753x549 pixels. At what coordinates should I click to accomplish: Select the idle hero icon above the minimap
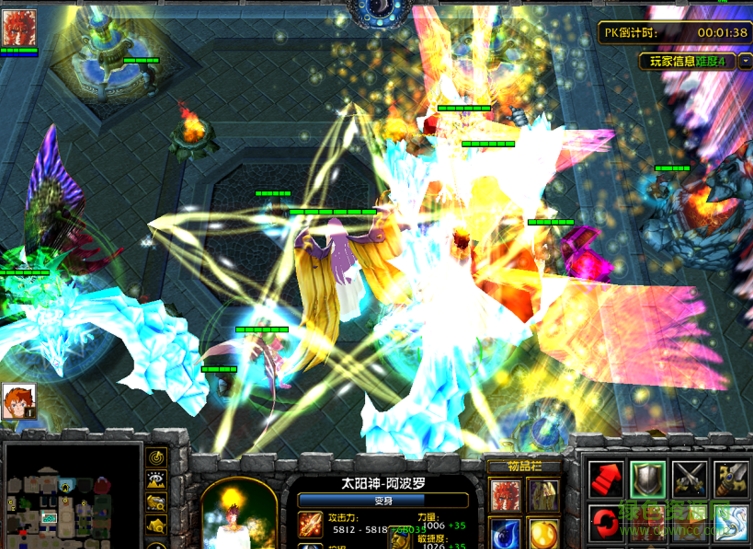pyautogui.click(x=17, y=400)
